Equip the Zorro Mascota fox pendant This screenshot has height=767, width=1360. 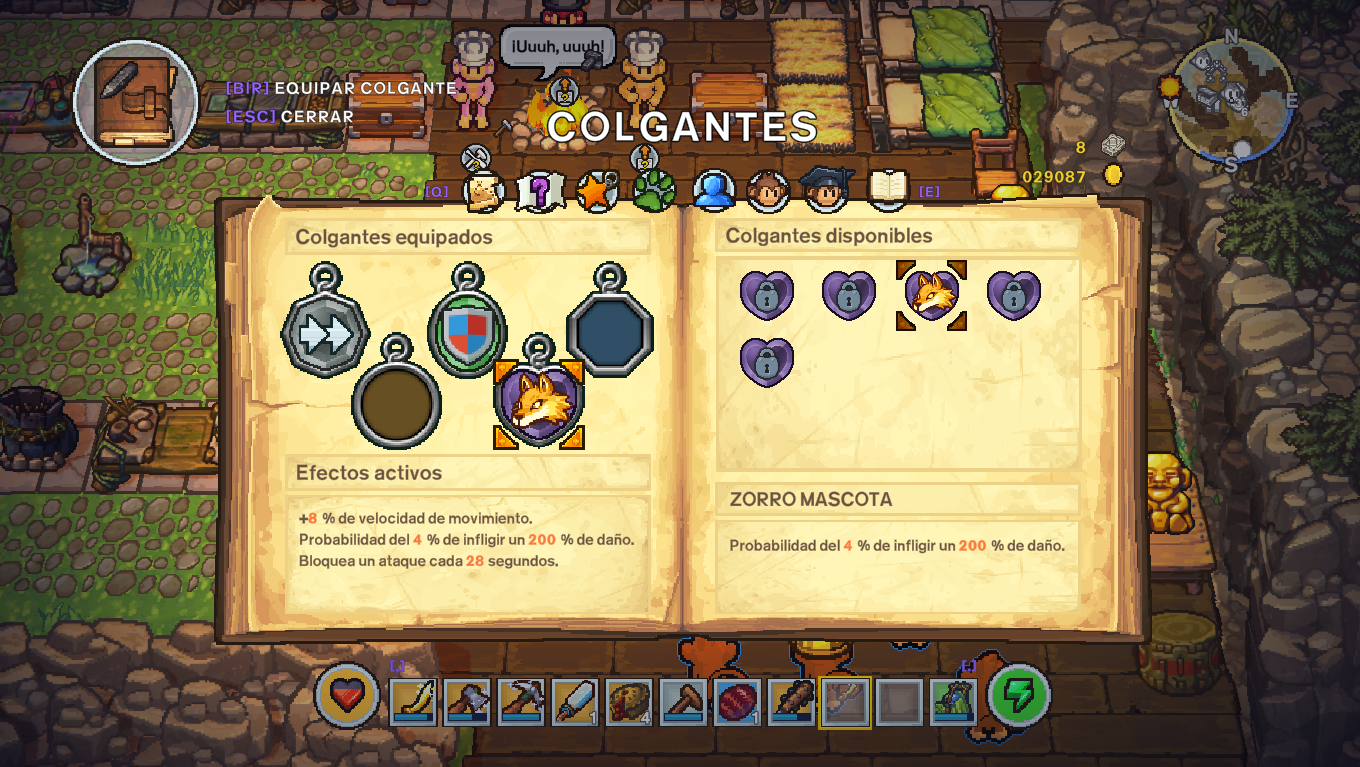pyautogui.click(x=933, y=293)
